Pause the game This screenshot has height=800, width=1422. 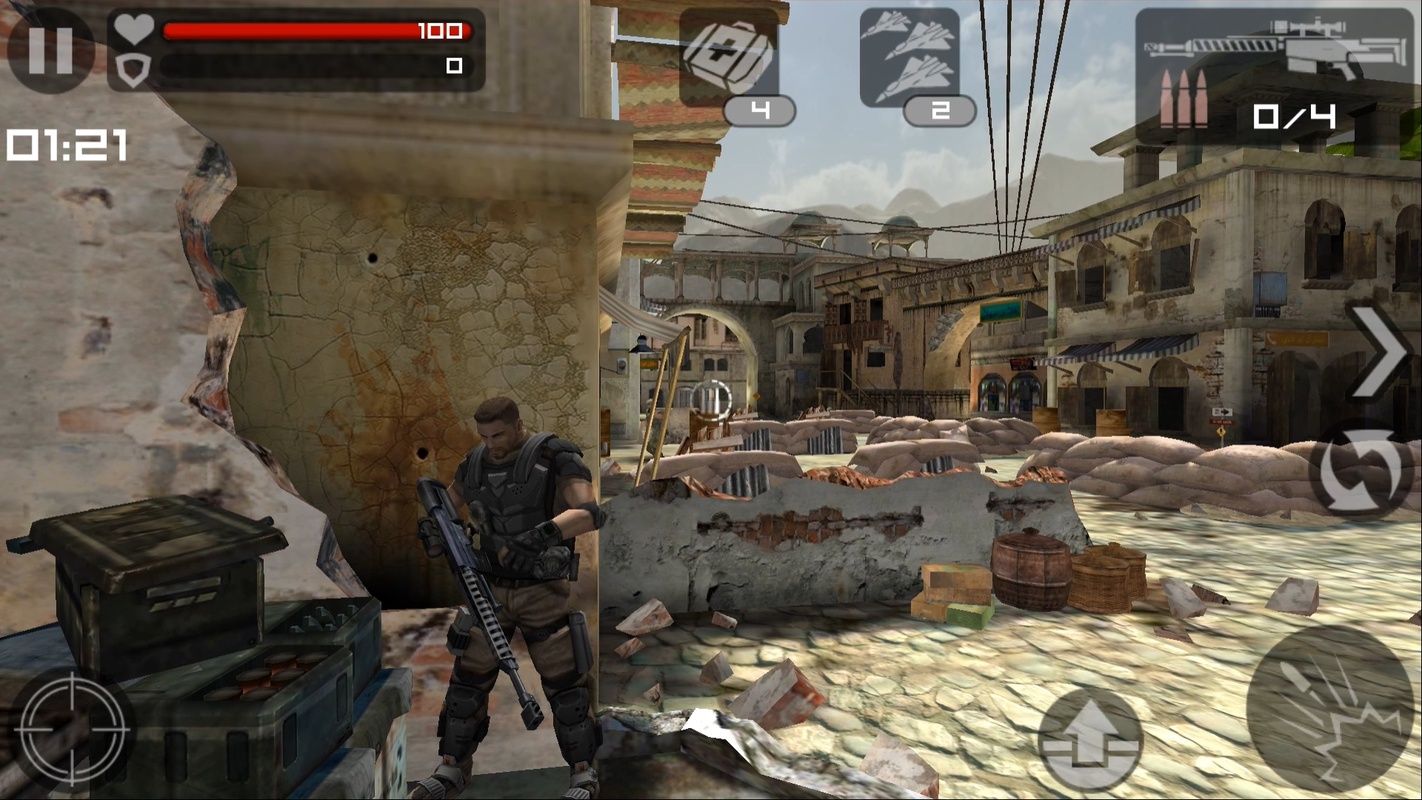click(x=50, y=50)
